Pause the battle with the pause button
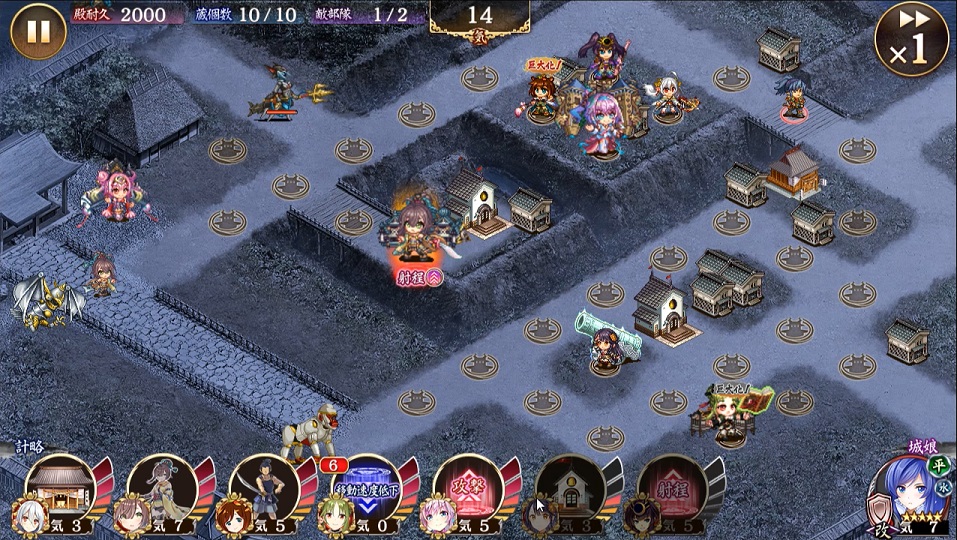Screen dimensions: 957x540 [38, 31]
